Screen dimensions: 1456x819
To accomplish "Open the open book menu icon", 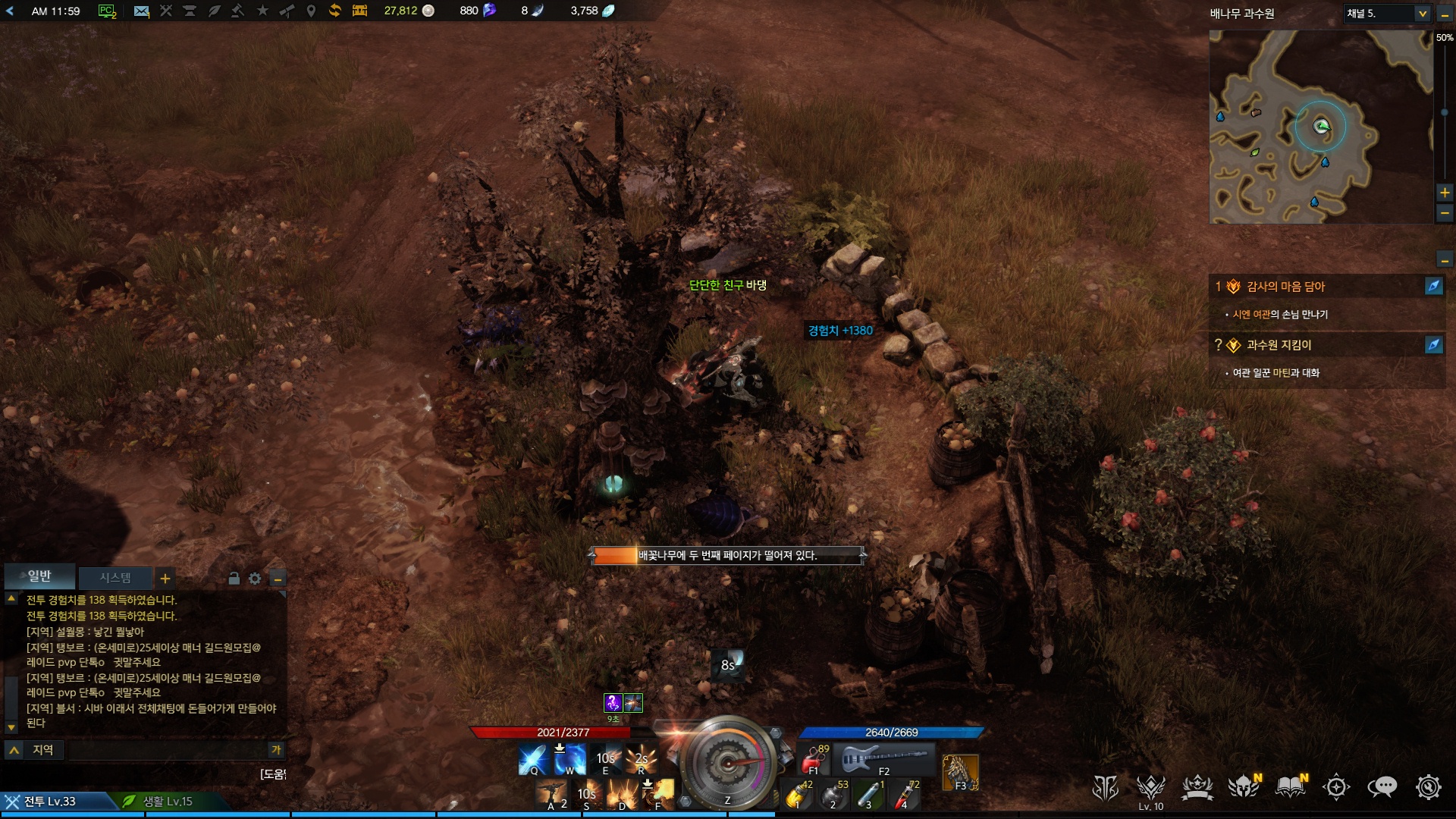I will point(1289,787).
